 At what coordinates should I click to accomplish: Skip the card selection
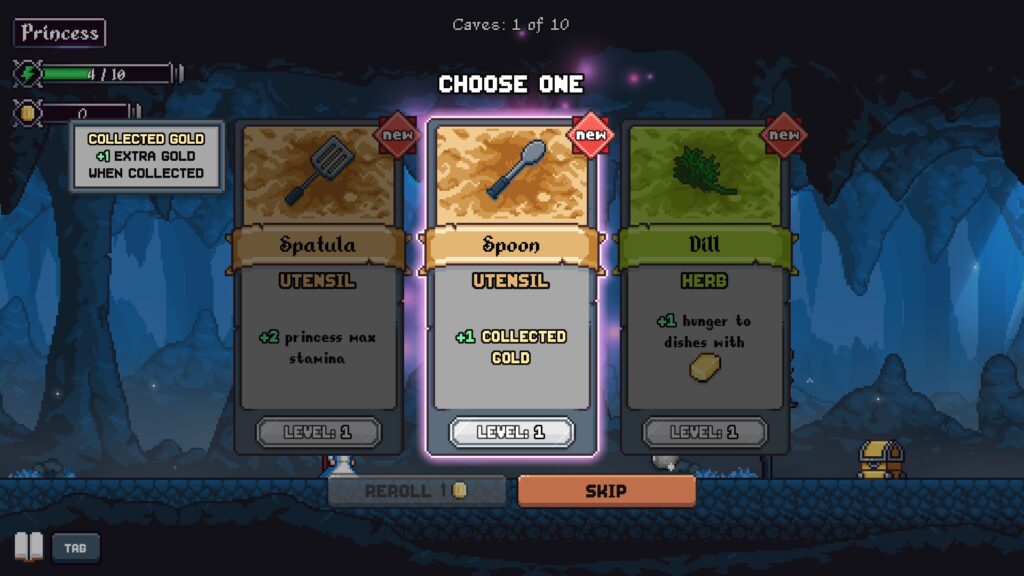click(606, 491)
